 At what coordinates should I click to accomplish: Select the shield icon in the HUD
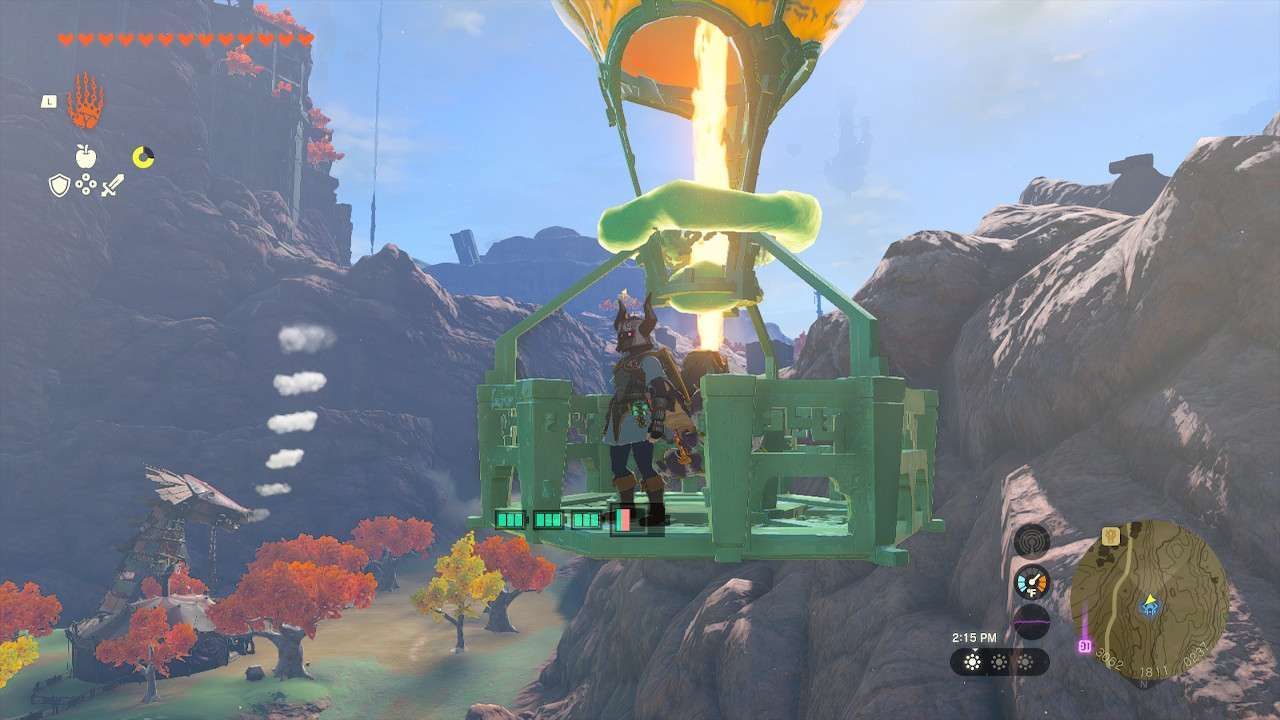coord(58,185)
